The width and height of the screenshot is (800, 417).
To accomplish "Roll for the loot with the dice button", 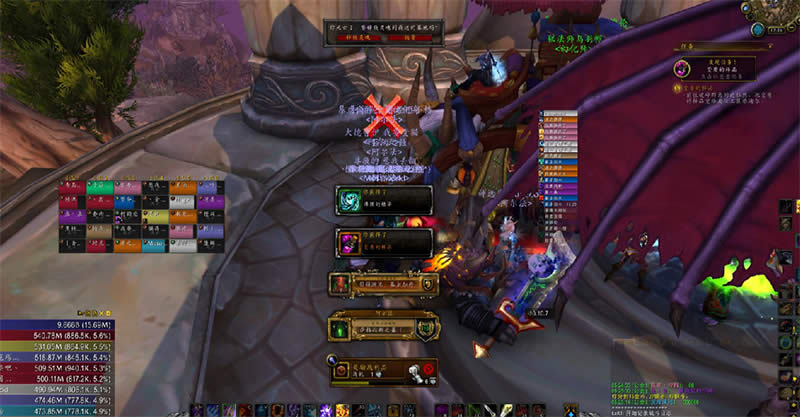I will point(410,370).
